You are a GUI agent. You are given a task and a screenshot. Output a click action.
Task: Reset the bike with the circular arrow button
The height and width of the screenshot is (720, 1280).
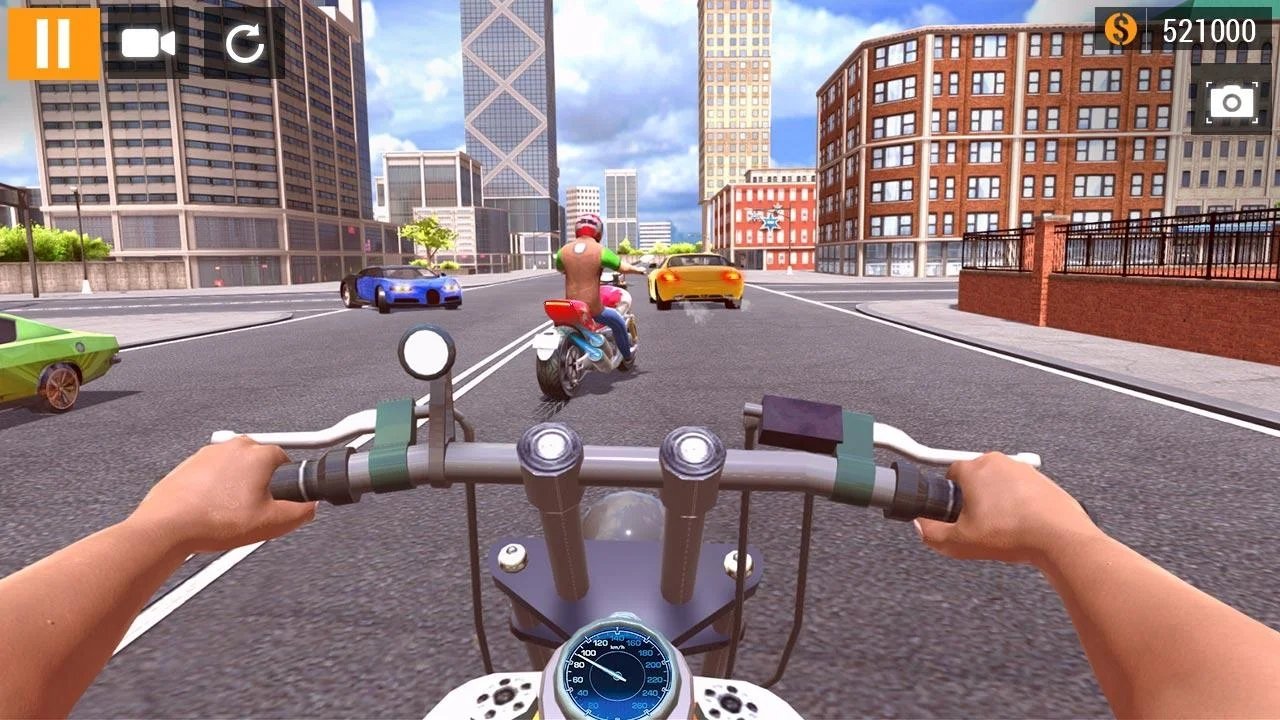(243, 43)
